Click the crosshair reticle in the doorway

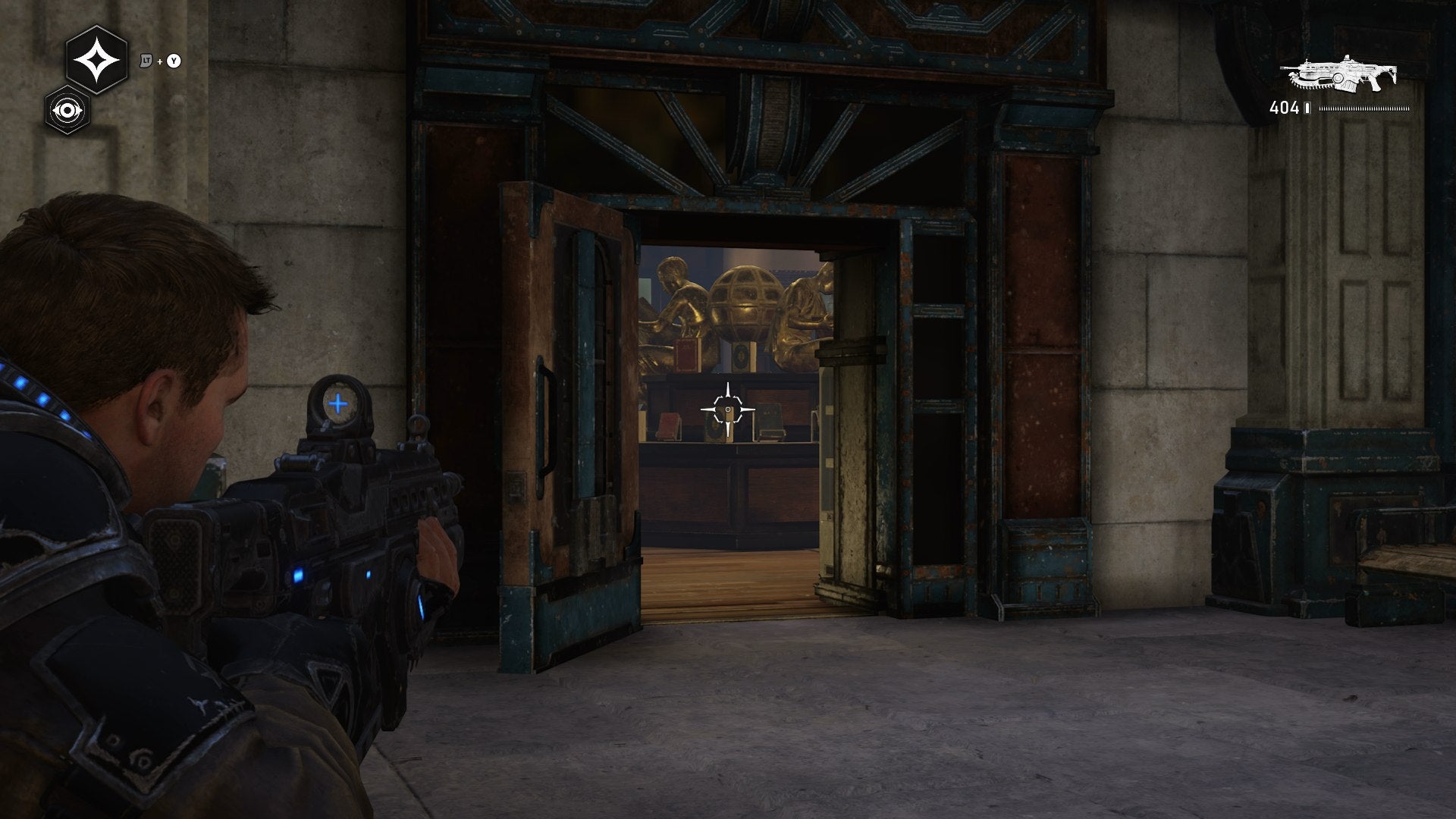728,409
